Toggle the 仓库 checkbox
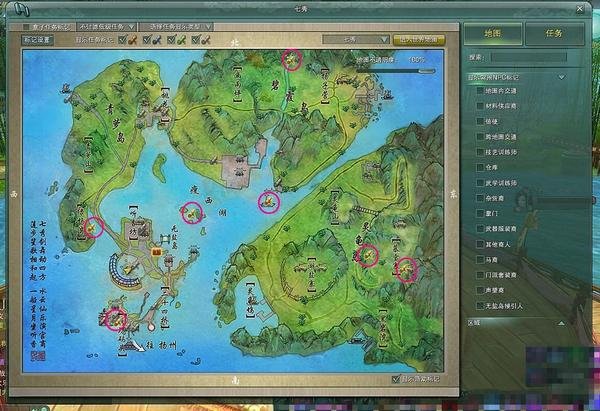 pyautogui.click(x=481, y=167)
